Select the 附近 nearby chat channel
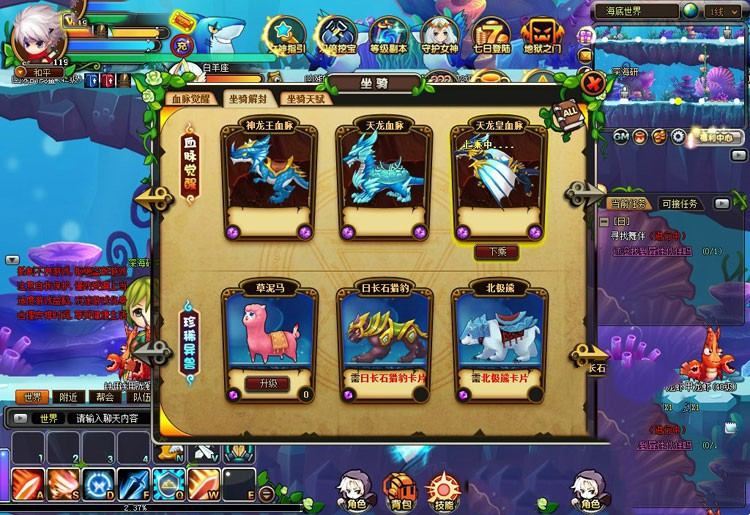Screen dimensions: 750x515 (66, 397)
